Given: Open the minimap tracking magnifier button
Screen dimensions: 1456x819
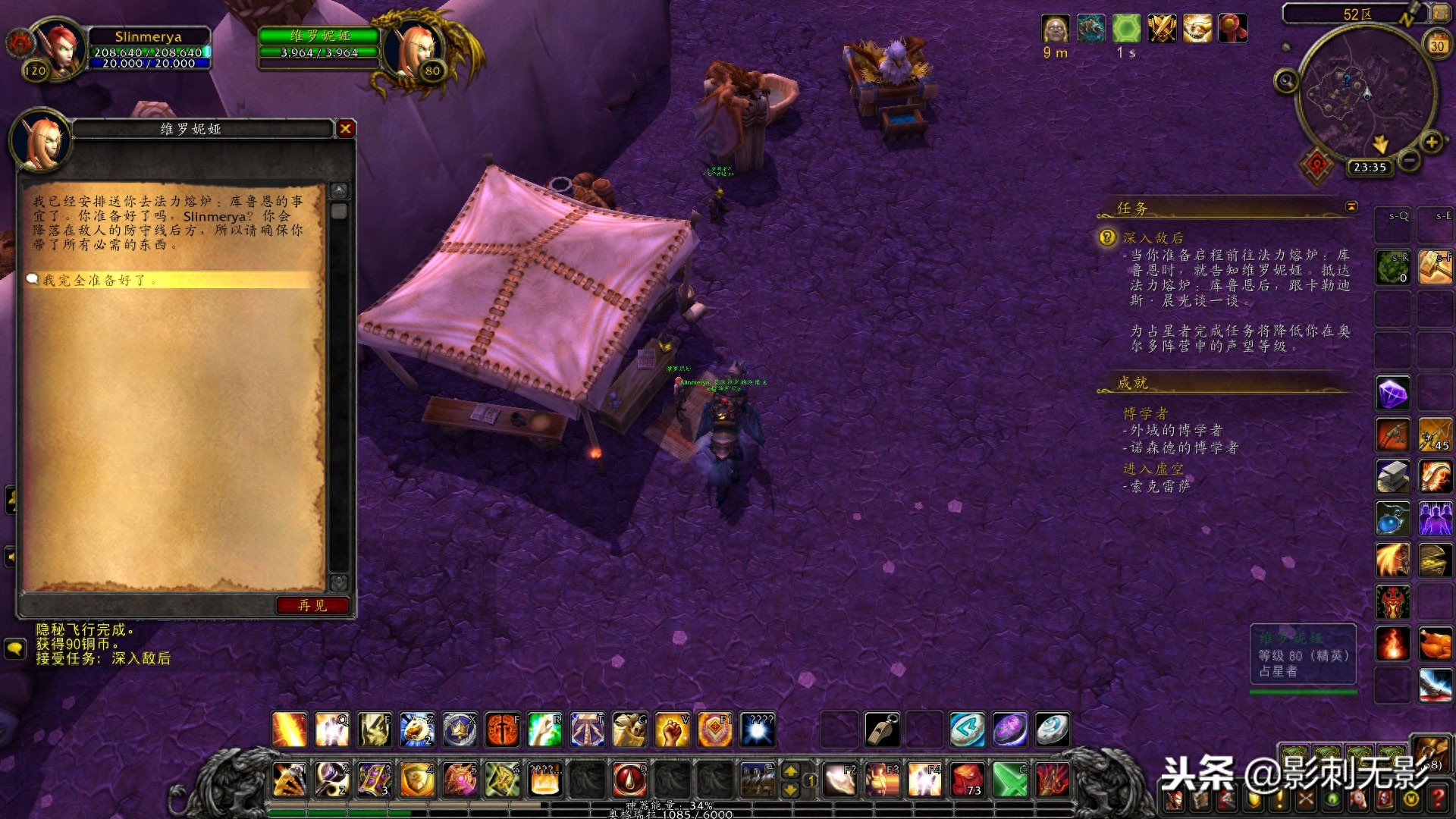Looking at the screenshot, I should click(1286, 80).
